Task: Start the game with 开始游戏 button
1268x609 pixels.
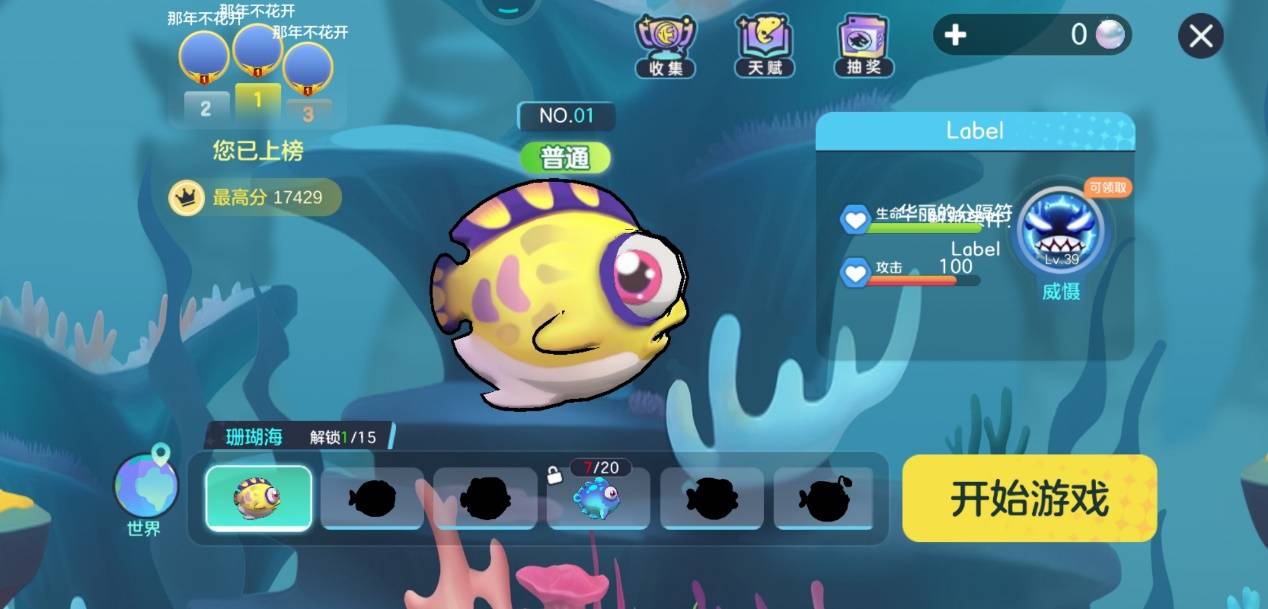Action: tap(1029, 498)
